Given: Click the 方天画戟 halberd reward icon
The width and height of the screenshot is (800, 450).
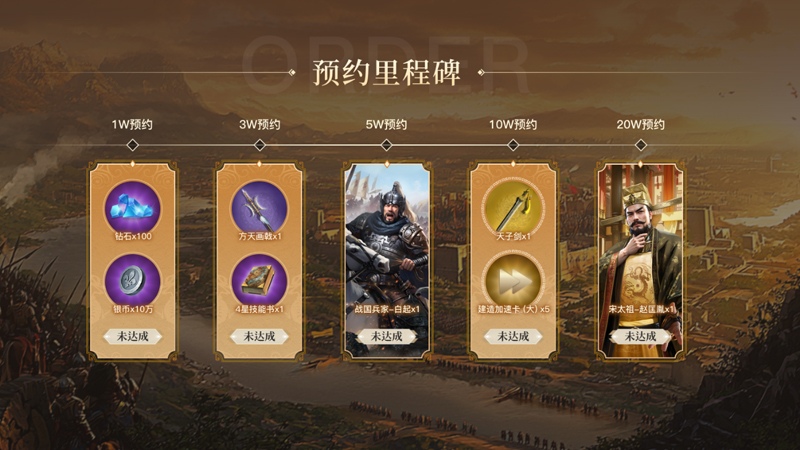Looking at the screenshot, I should 259,207.
